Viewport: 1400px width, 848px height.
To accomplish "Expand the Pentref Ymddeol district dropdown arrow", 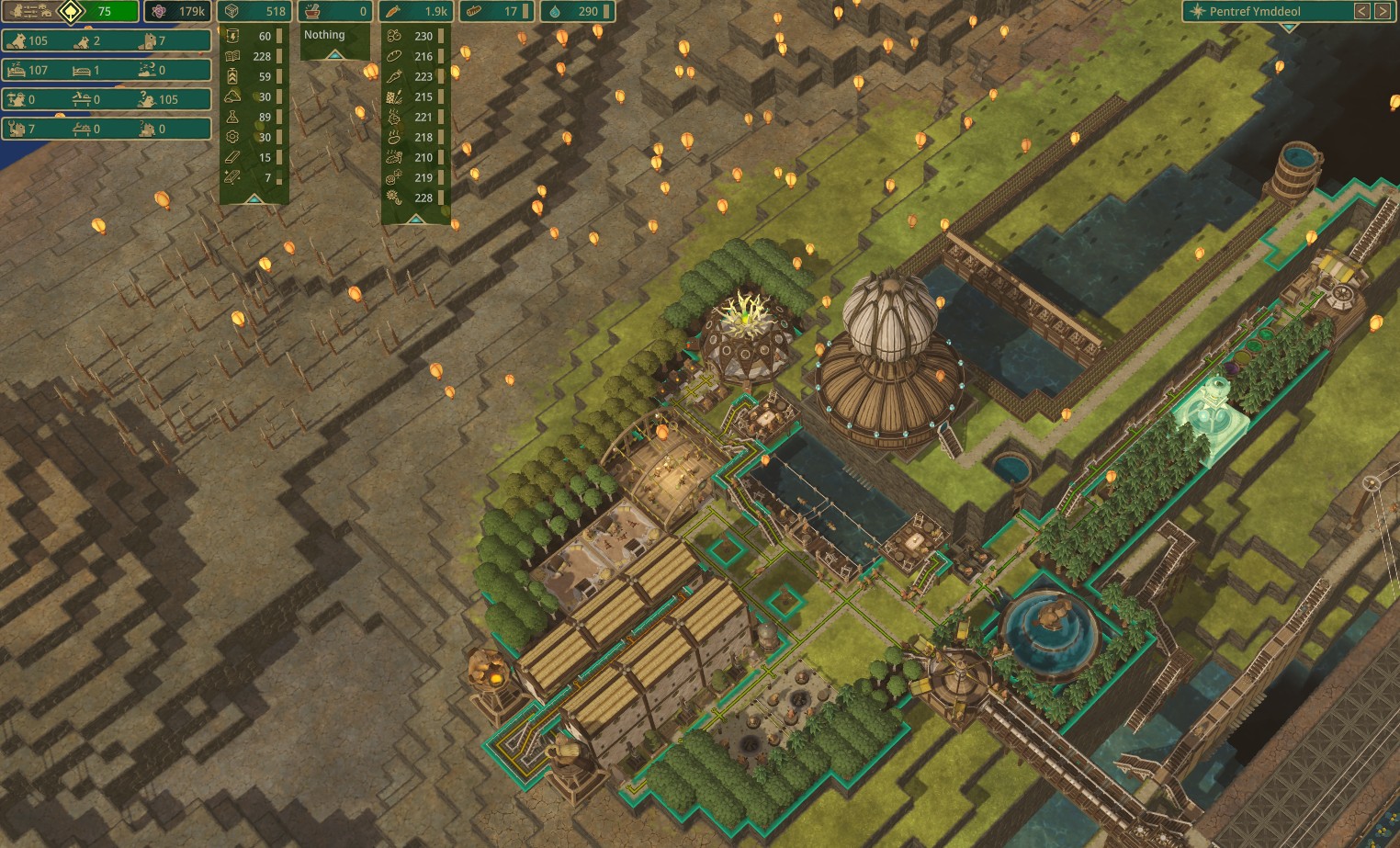I will click(1289, 28).
